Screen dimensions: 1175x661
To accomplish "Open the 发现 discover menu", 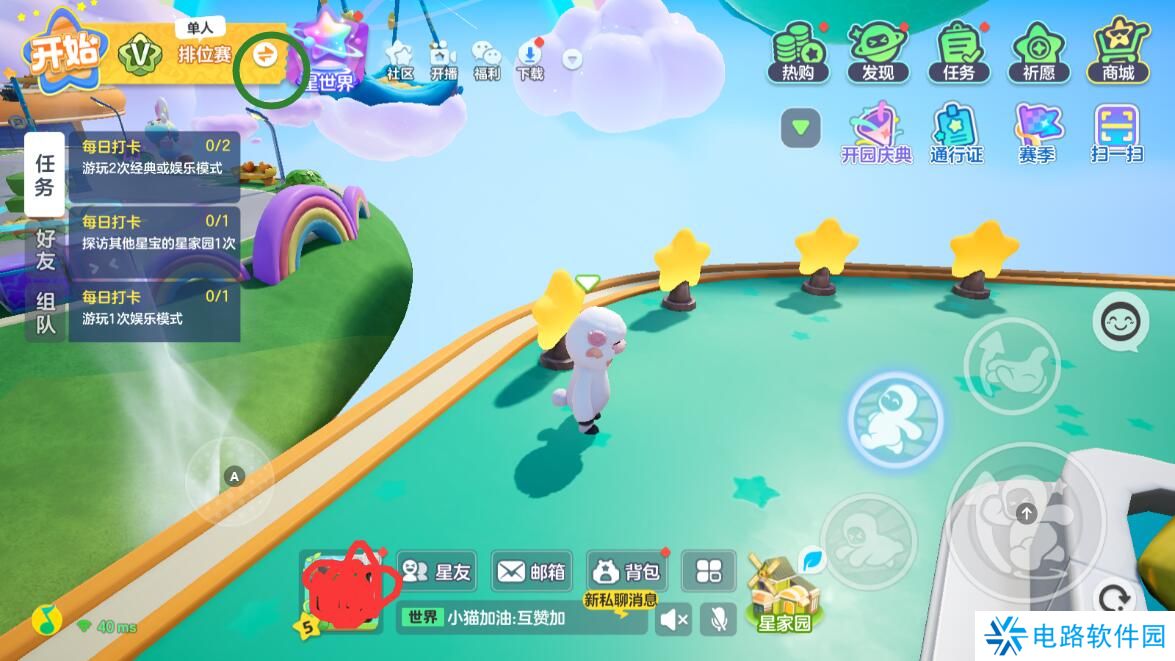I will [x=877, y=52].
